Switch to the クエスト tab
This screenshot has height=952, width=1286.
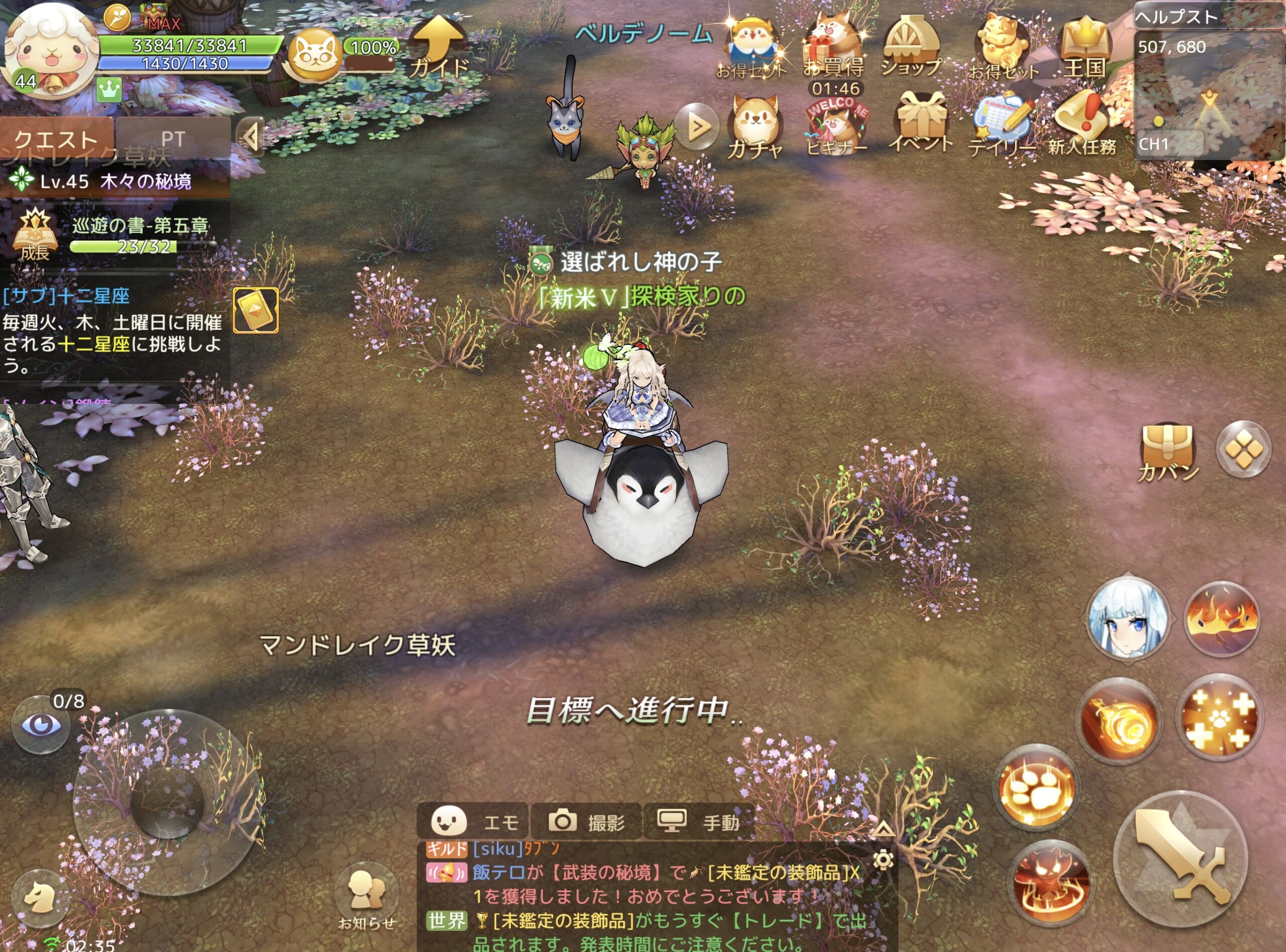tap(56, 138)
